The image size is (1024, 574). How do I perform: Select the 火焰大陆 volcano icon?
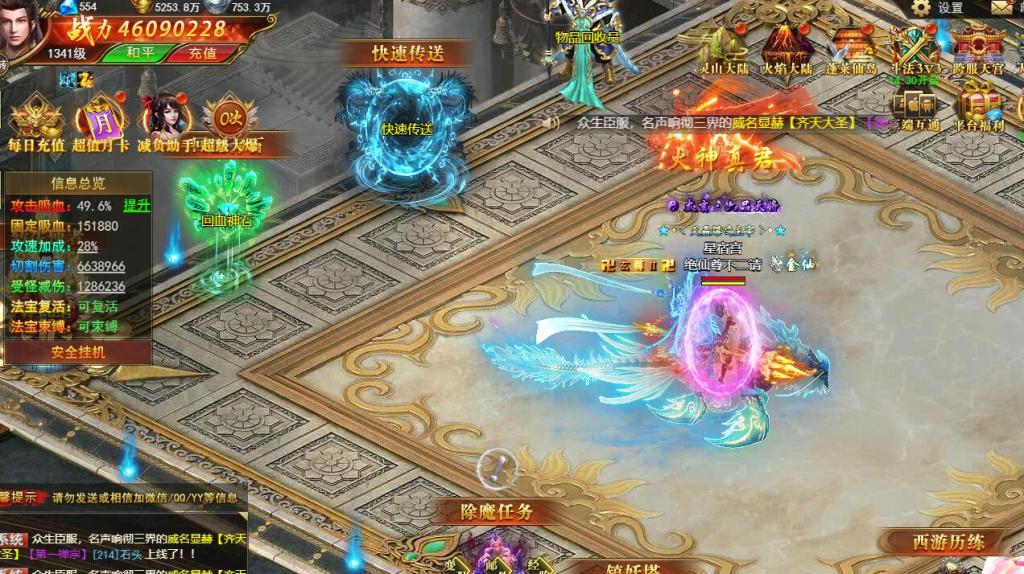click(786, 50)
